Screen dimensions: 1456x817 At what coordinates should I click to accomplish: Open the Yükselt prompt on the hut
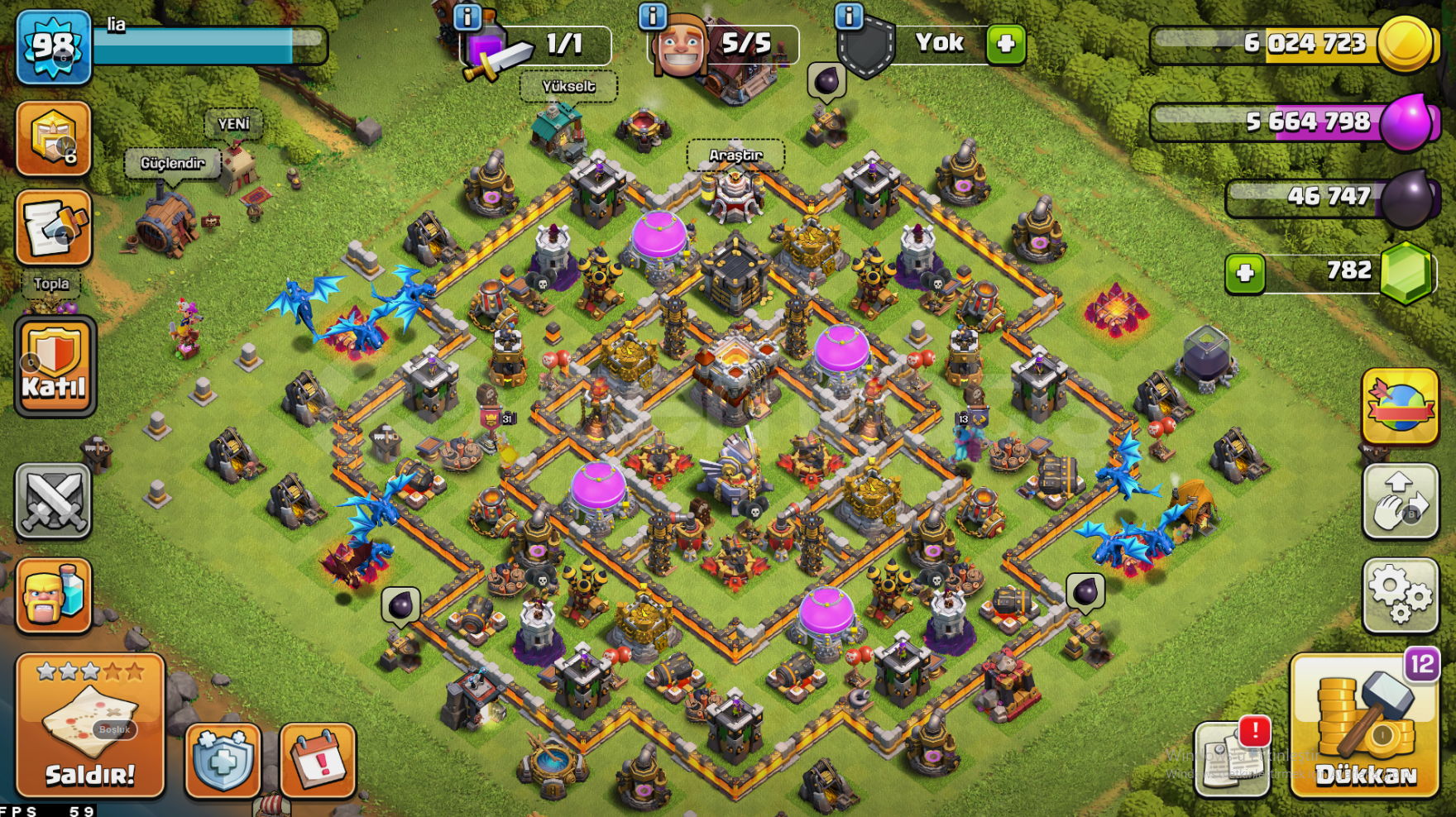click(x=568, y=87)
